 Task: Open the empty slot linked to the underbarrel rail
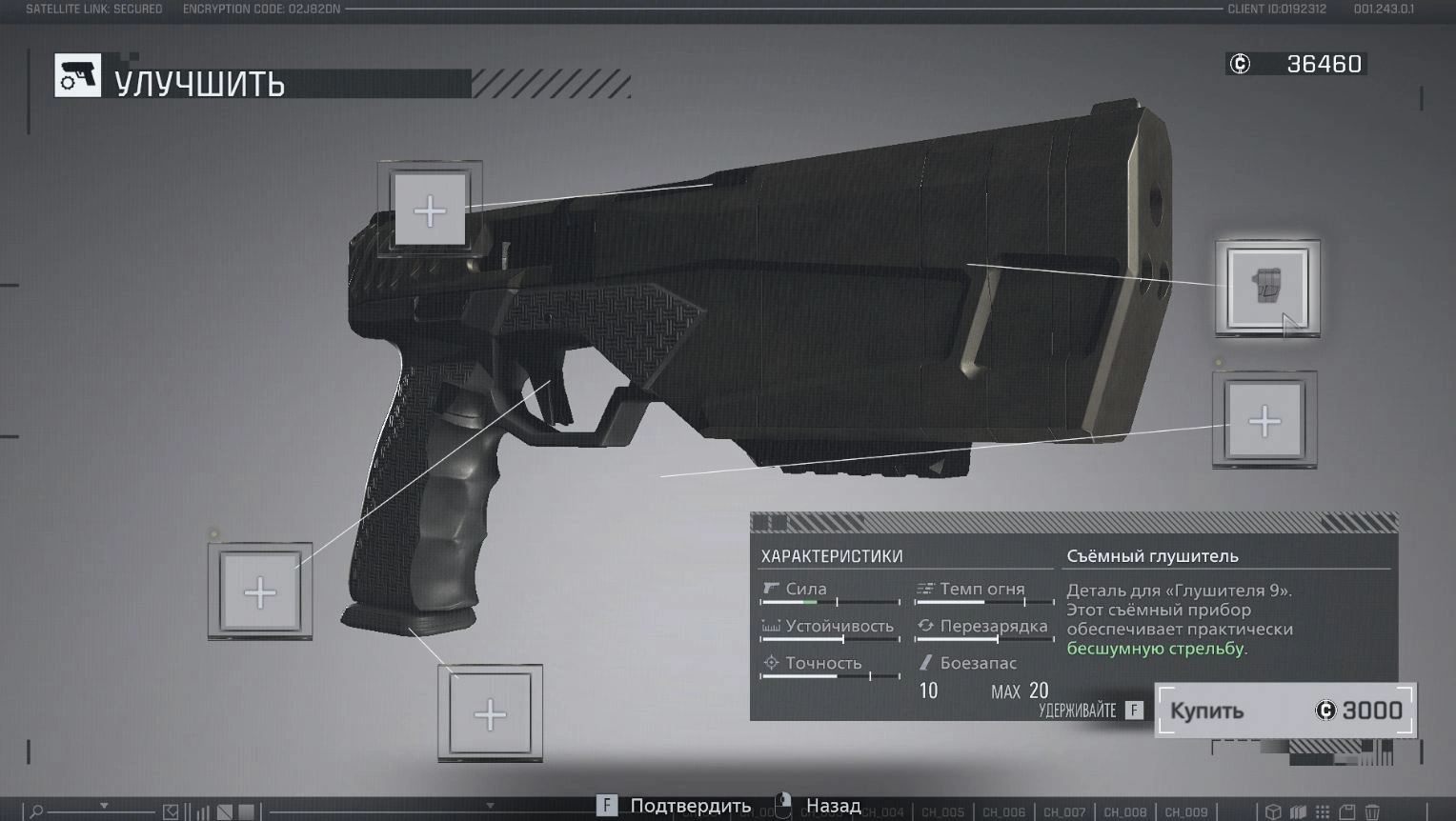[x=1264, y=421]
